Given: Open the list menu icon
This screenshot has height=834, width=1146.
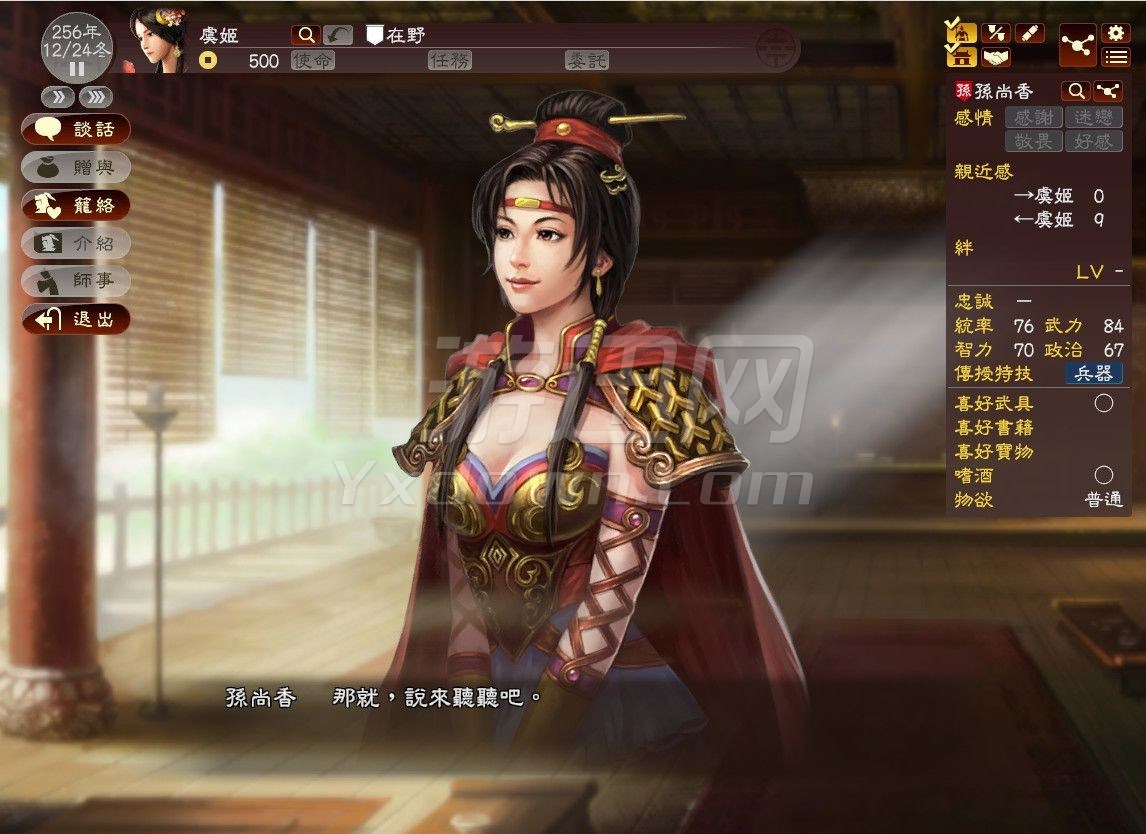Looking at the screenshot, I should click(x=1115, y=56).
